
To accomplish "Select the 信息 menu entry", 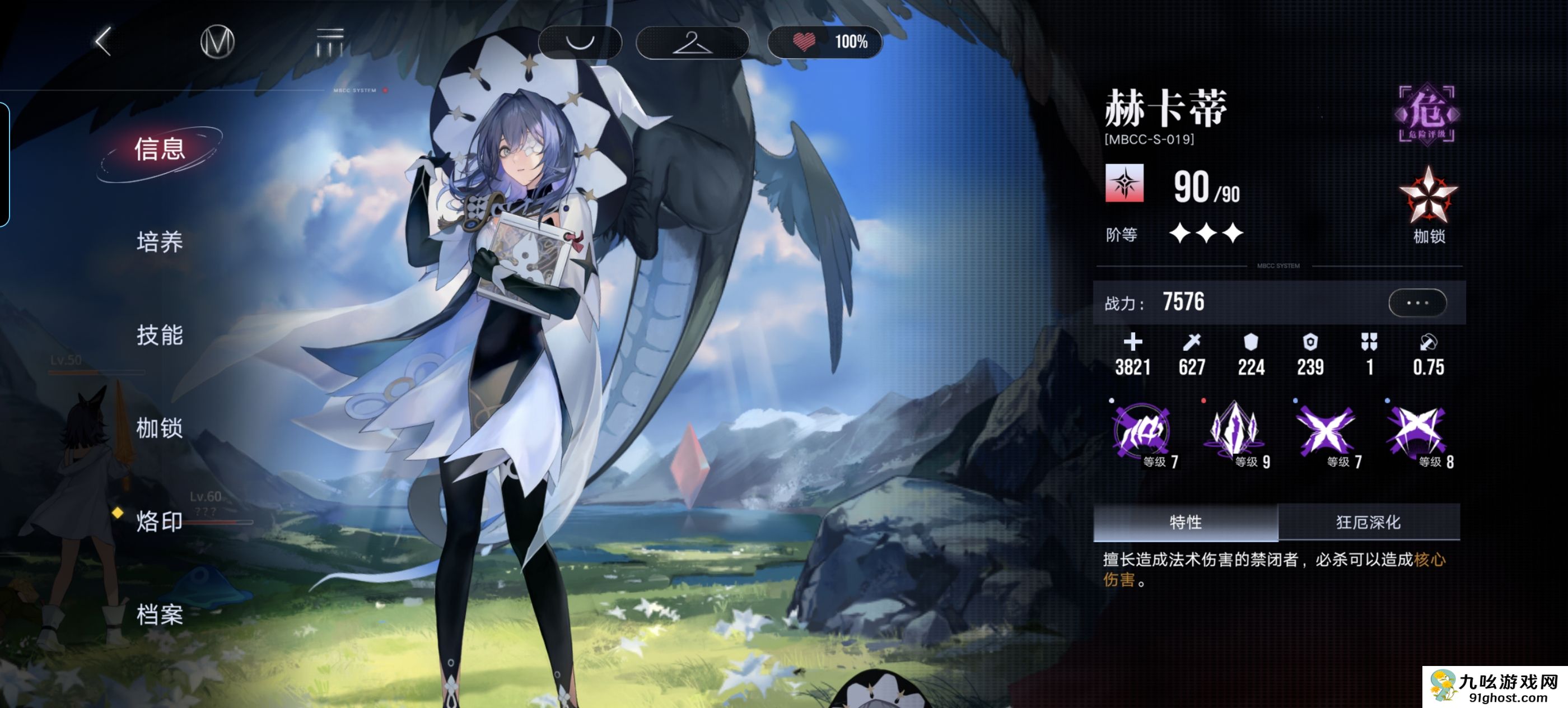I will click(160, 150).
